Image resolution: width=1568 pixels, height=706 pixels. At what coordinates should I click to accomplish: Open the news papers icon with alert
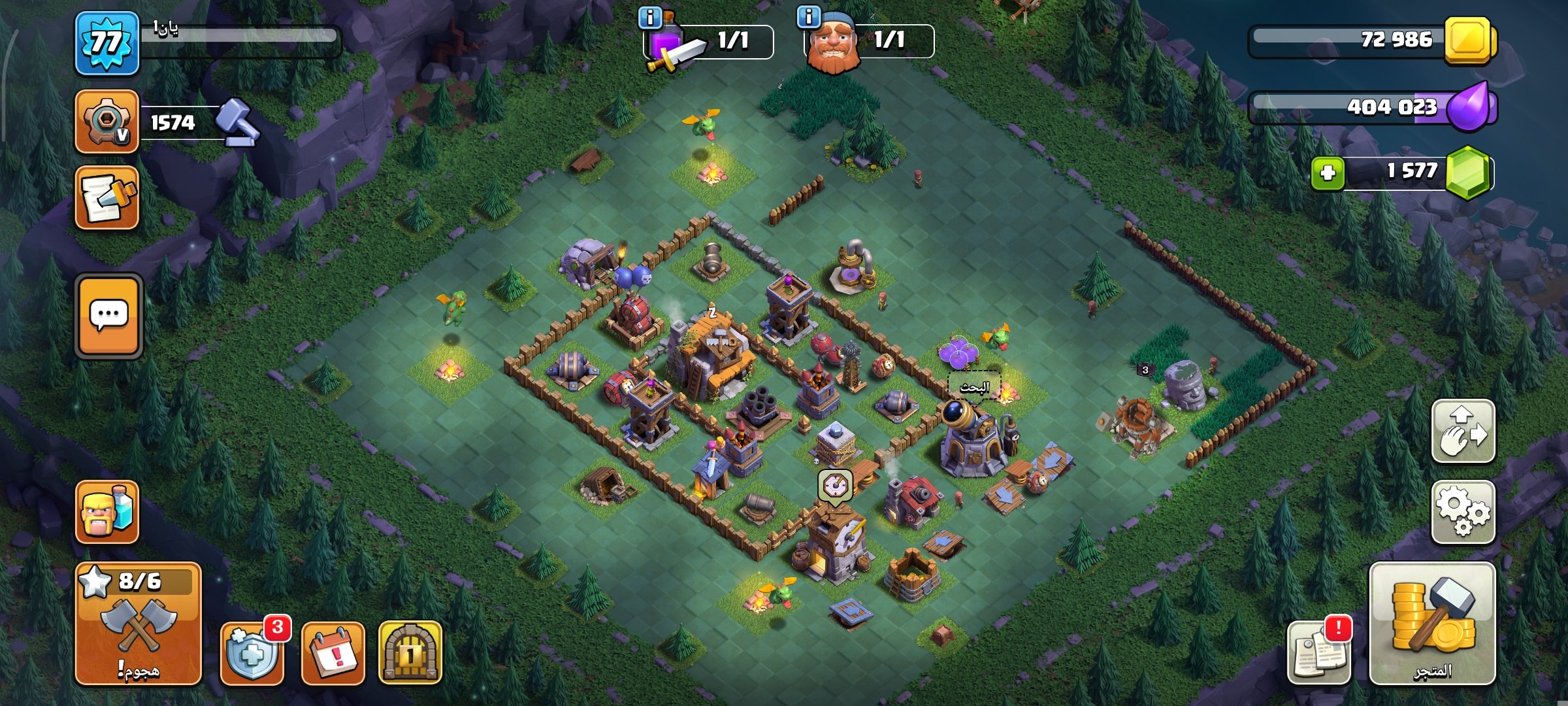pos(1318,653)
